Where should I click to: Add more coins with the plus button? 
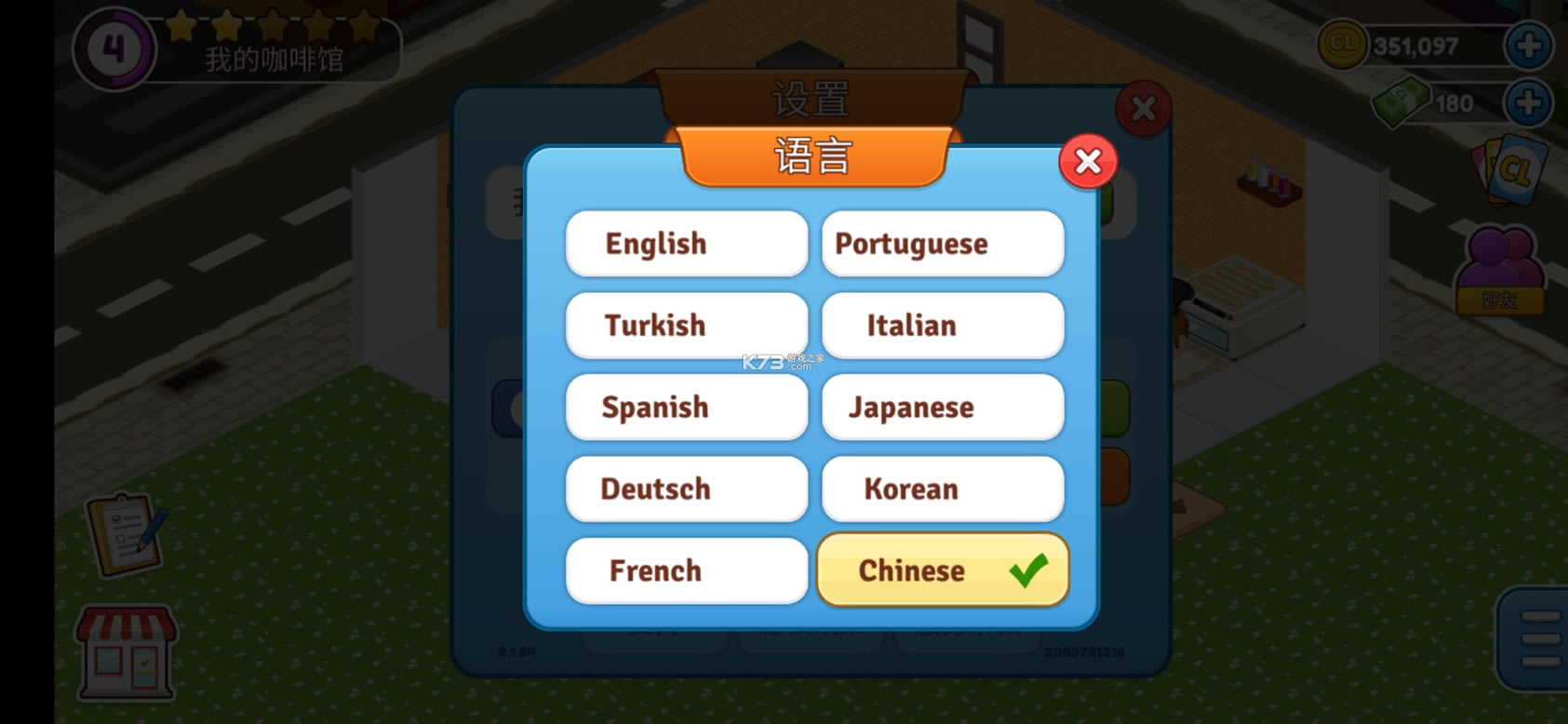click(1528, 46)
